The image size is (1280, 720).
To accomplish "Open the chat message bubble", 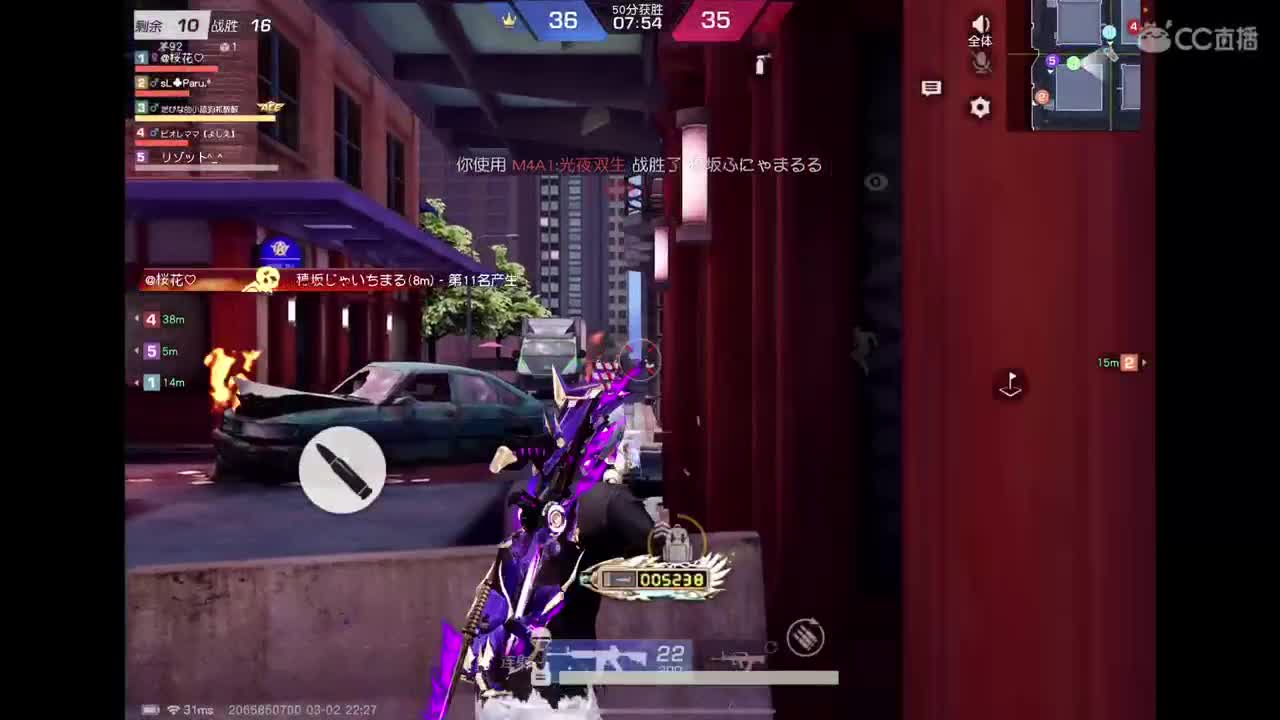I will pos(931,88).
